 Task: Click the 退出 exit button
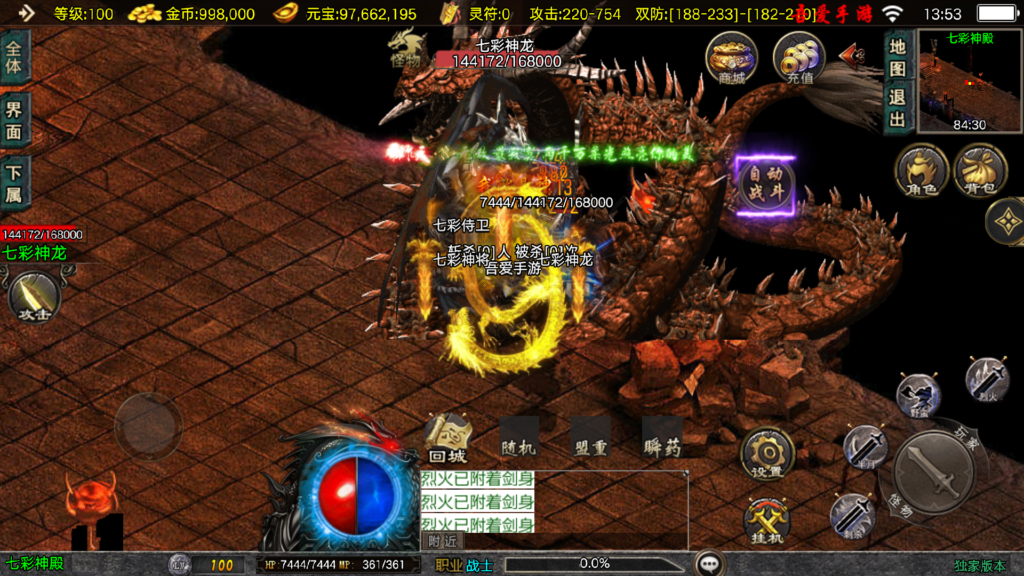[897, 107]
